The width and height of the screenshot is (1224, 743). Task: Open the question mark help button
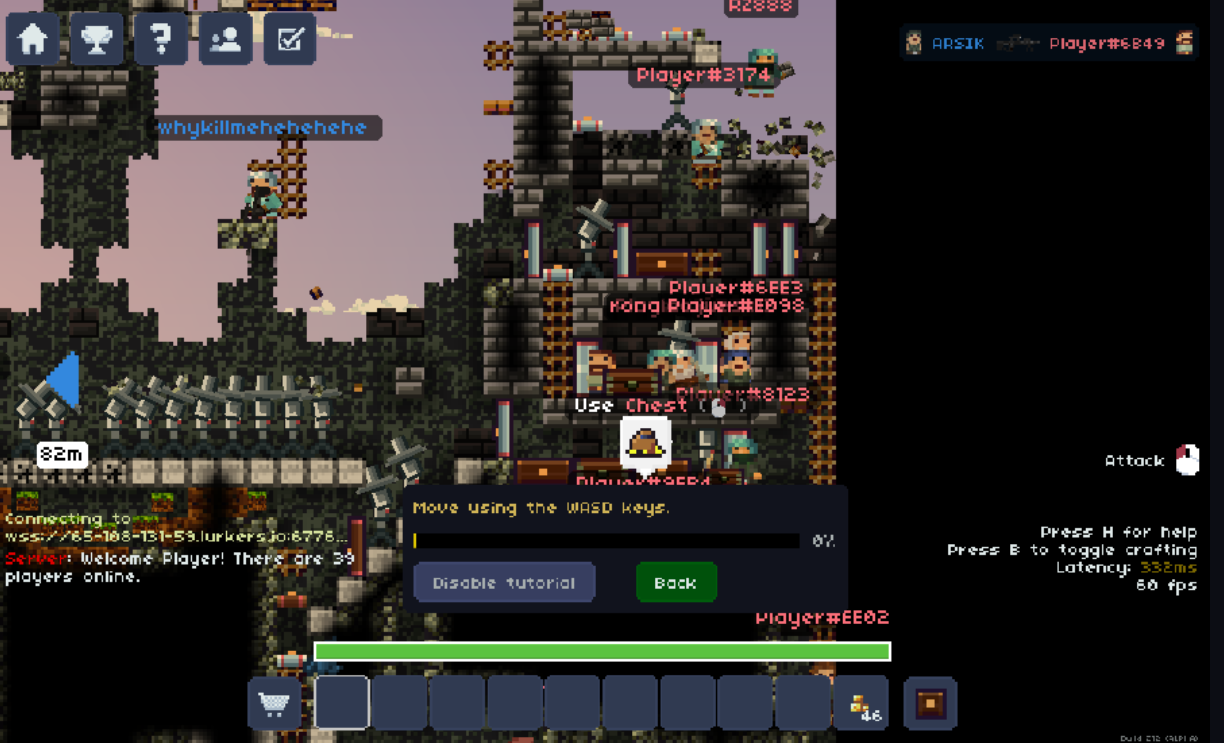161,39
